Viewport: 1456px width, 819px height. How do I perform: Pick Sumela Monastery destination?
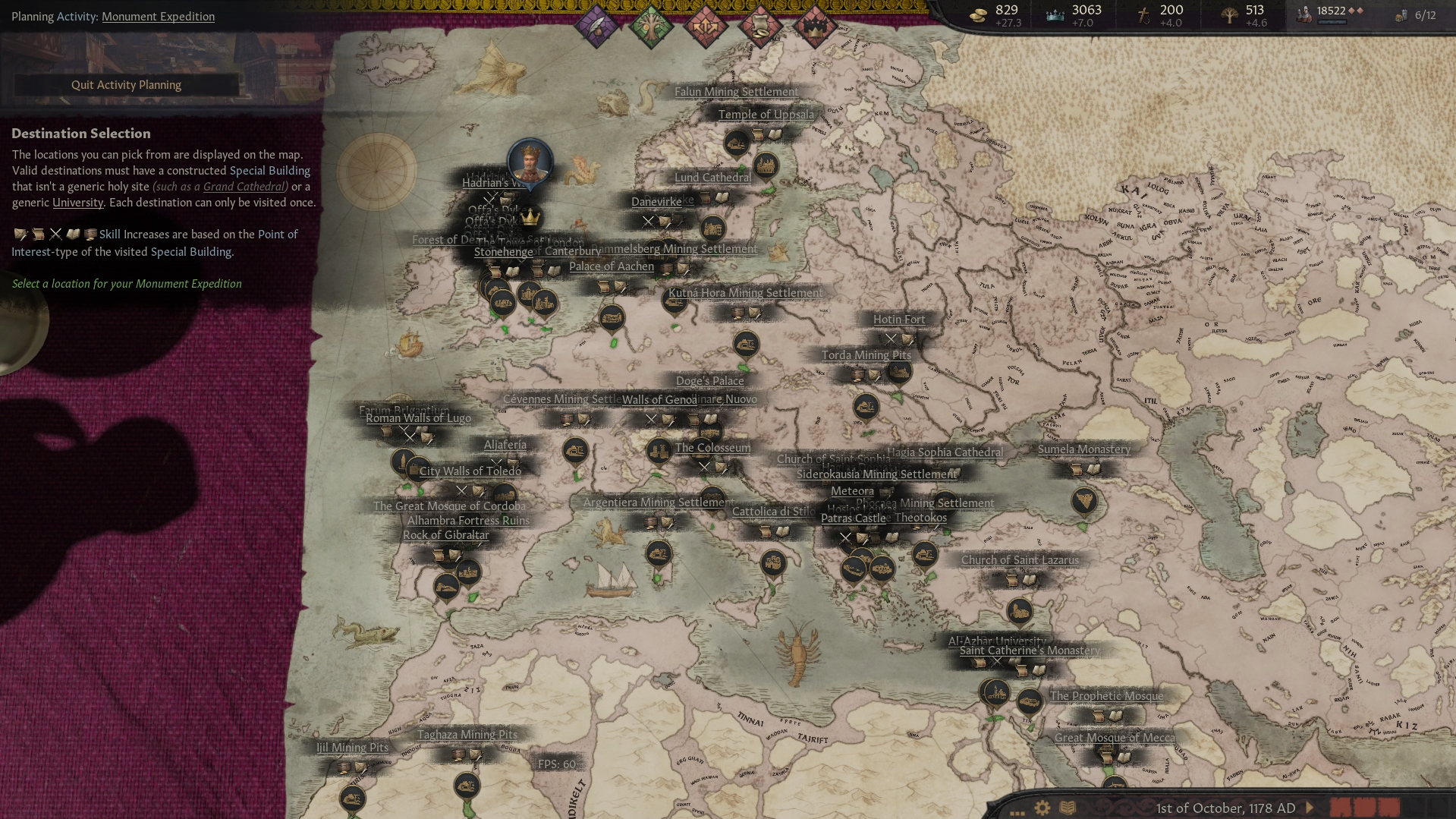[x=1083, y=449]
